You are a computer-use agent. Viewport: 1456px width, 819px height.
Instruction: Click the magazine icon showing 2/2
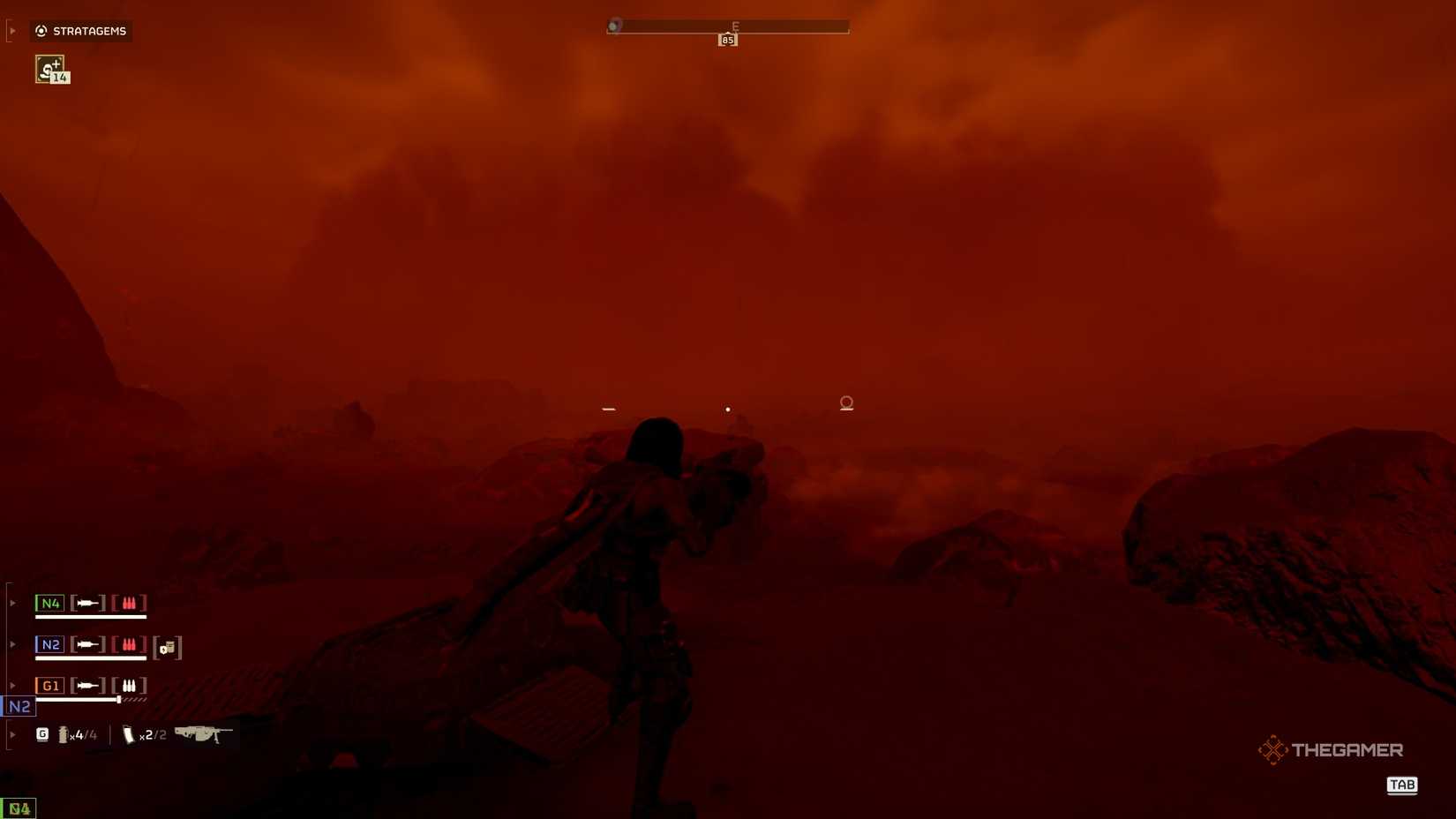(131, 734)
